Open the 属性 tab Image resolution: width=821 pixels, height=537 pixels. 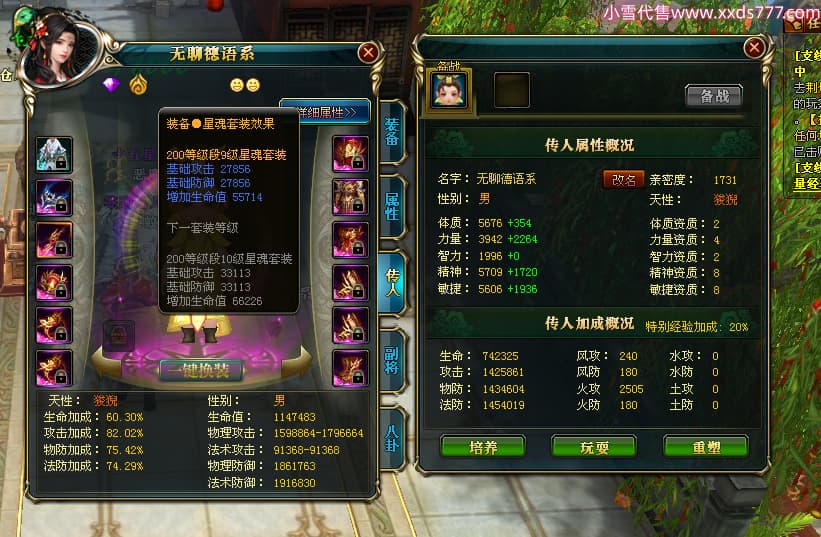[x=393, y=207]
